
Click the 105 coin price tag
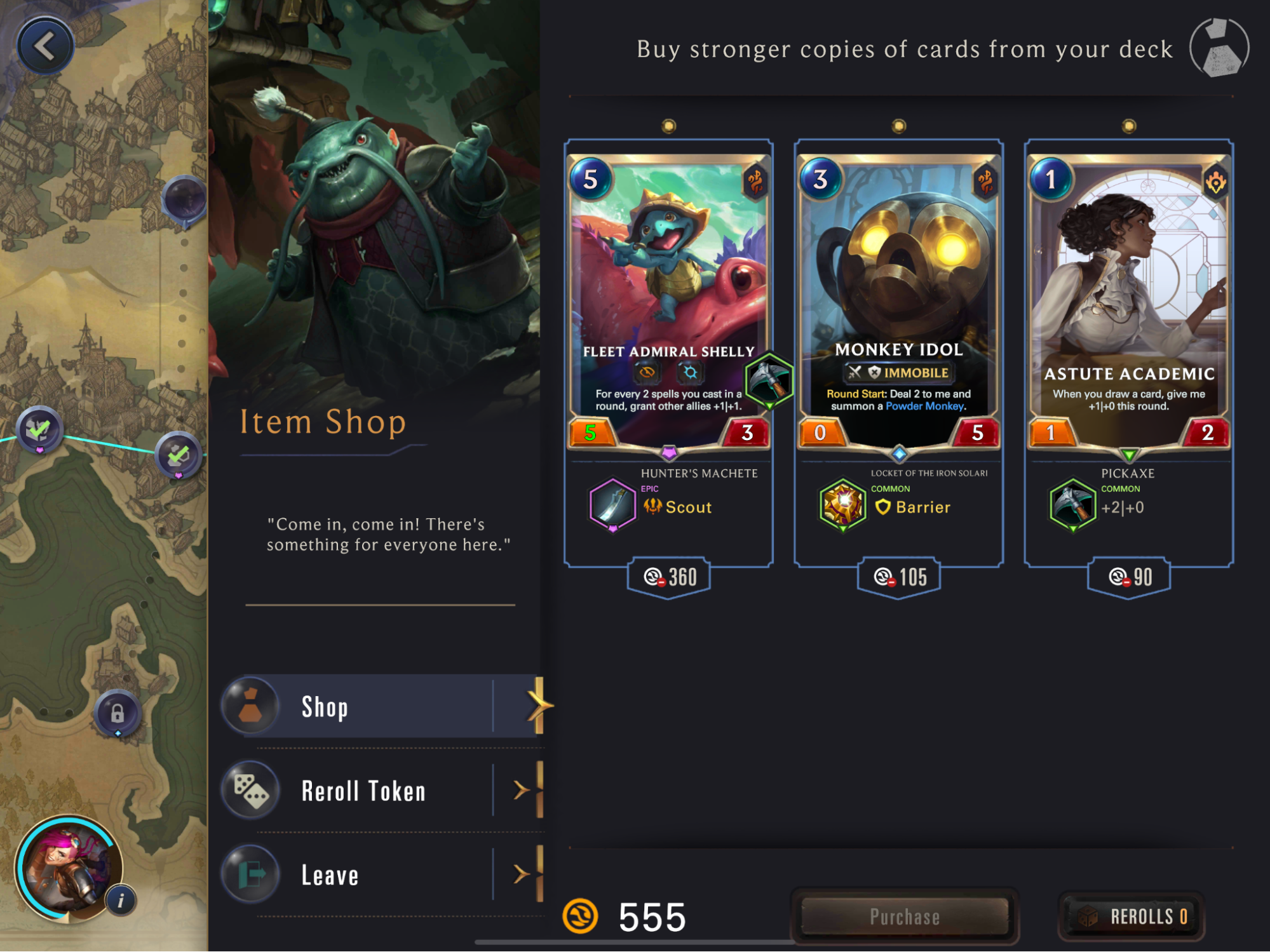[899, 577]
